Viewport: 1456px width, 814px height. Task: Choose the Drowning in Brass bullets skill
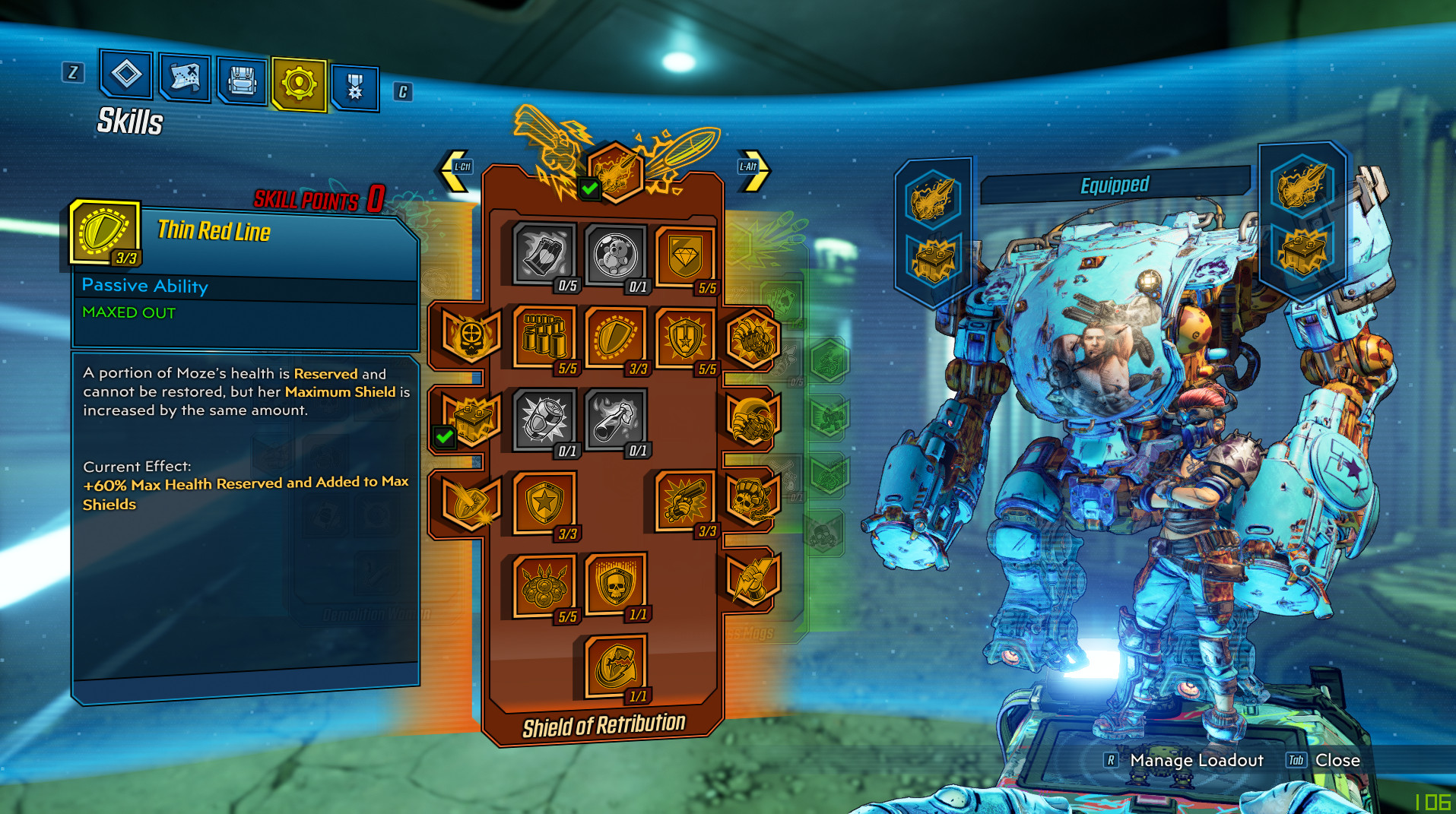544,336
